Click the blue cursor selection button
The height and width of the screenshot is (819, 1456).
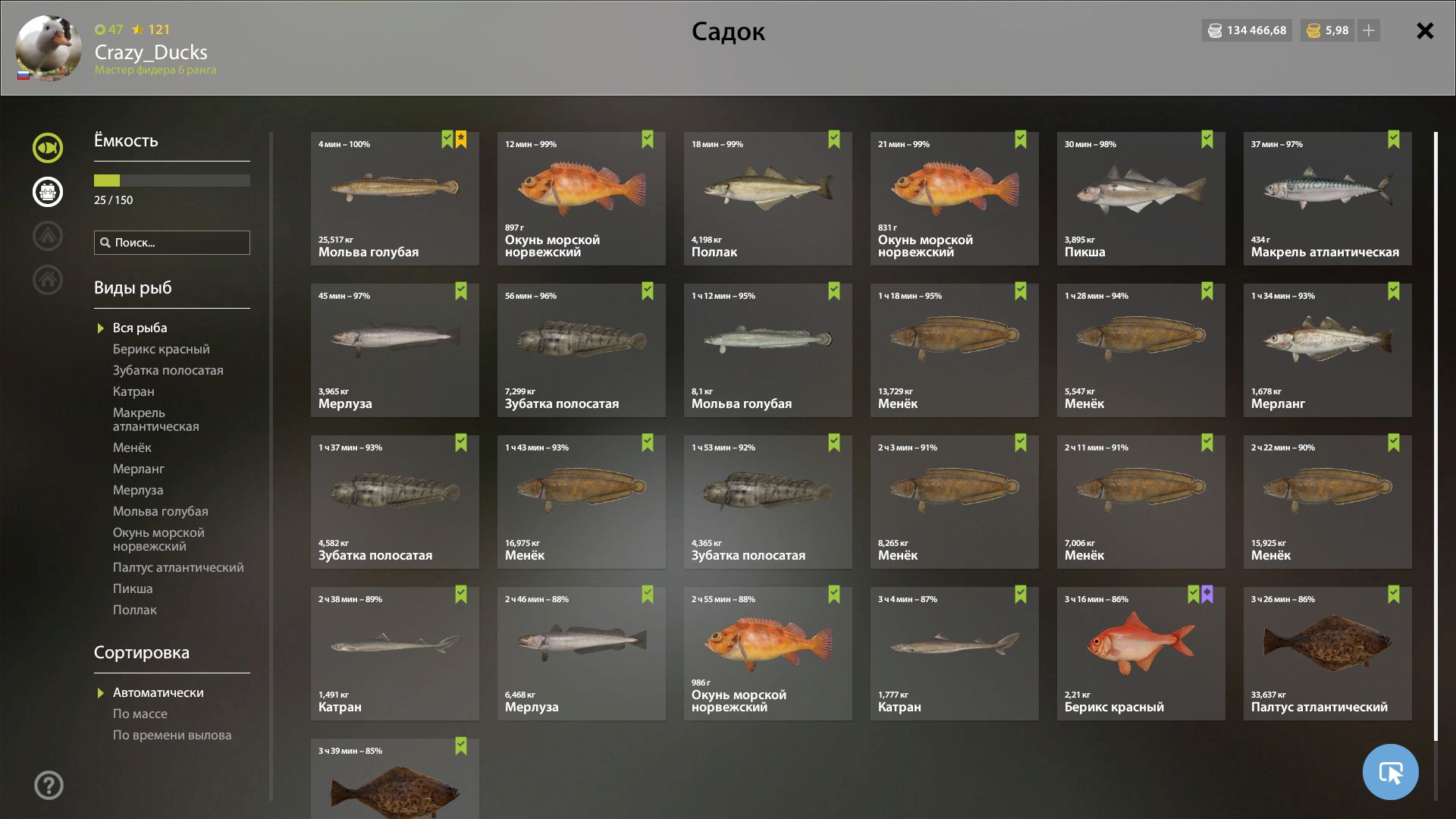click(1390, 772)
